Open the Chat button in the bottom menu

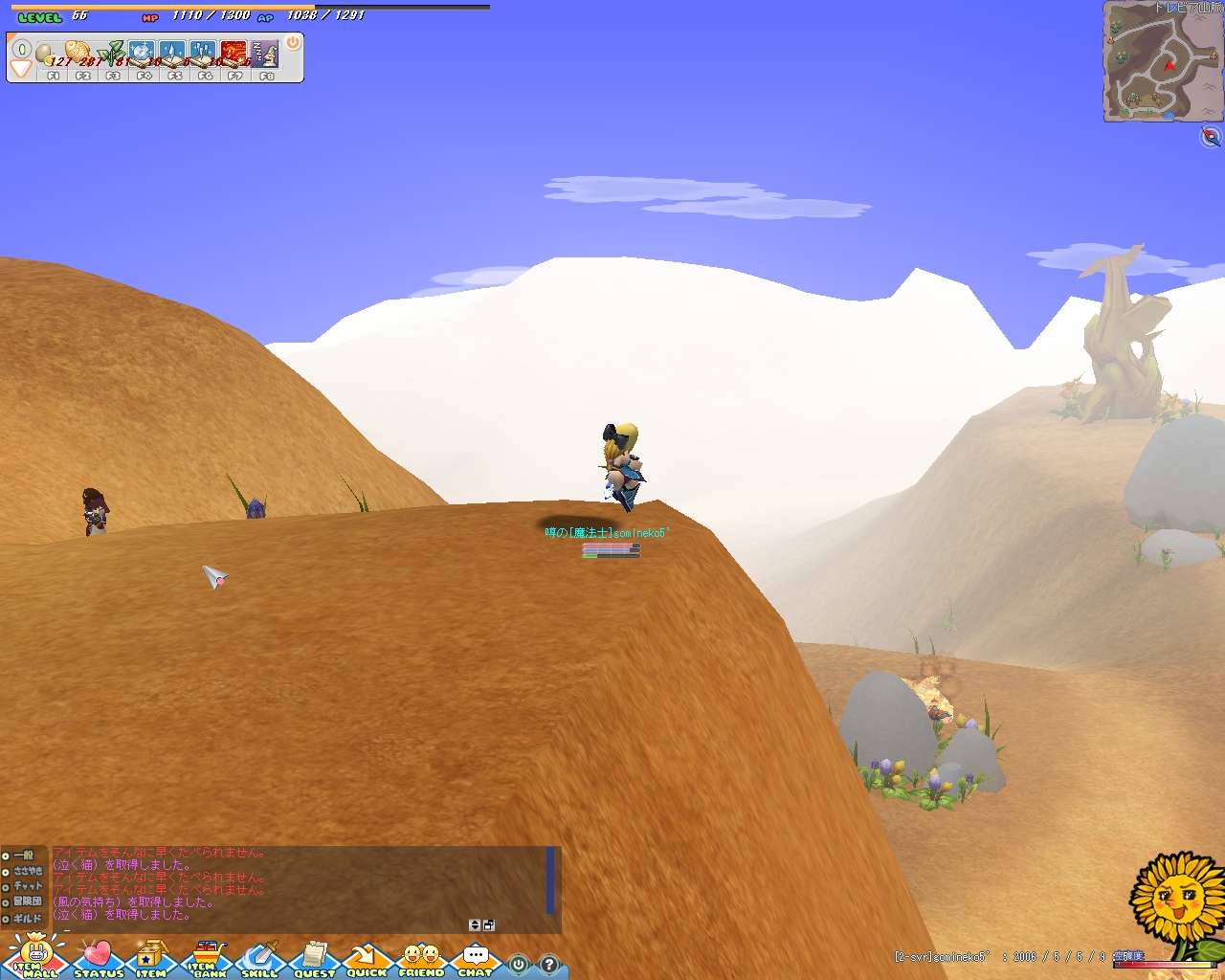coord(475,959)
